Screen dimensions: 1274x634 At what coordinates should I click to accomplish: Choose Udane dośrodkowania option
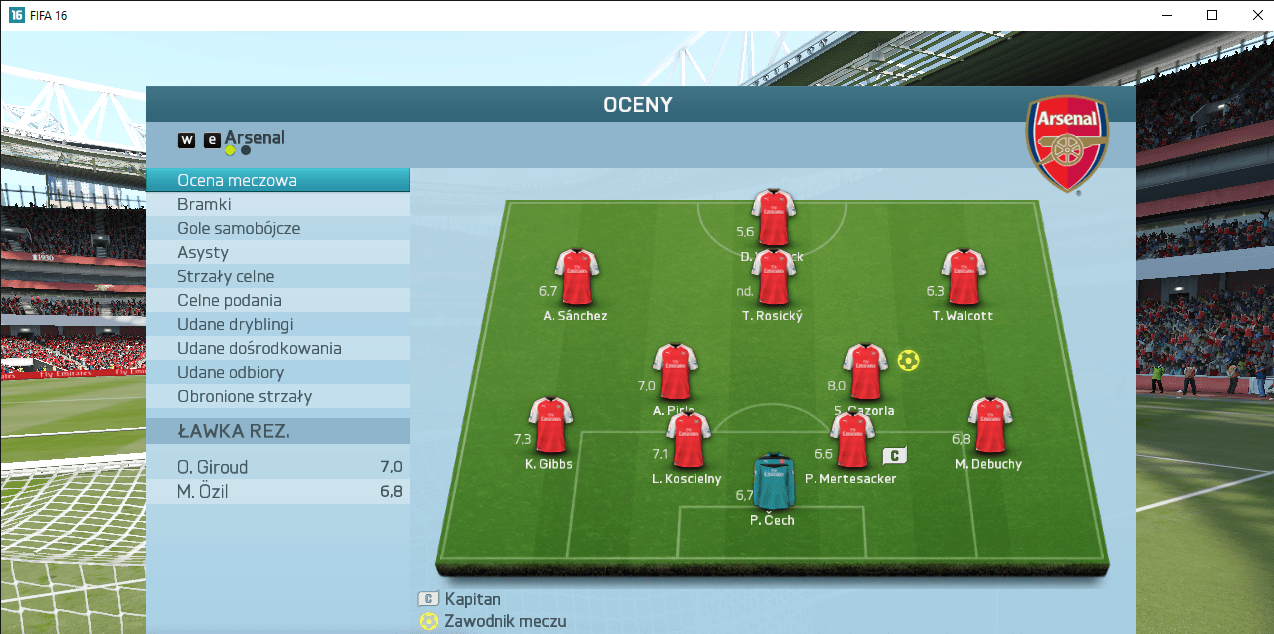pyautogui.click(x=277, y=348)
